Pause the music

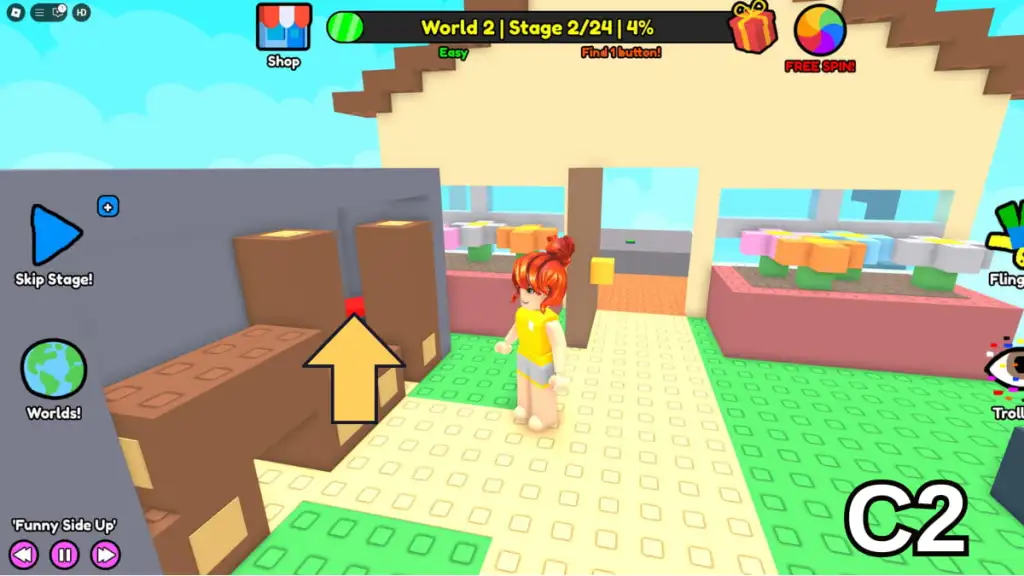click(64, 554)
